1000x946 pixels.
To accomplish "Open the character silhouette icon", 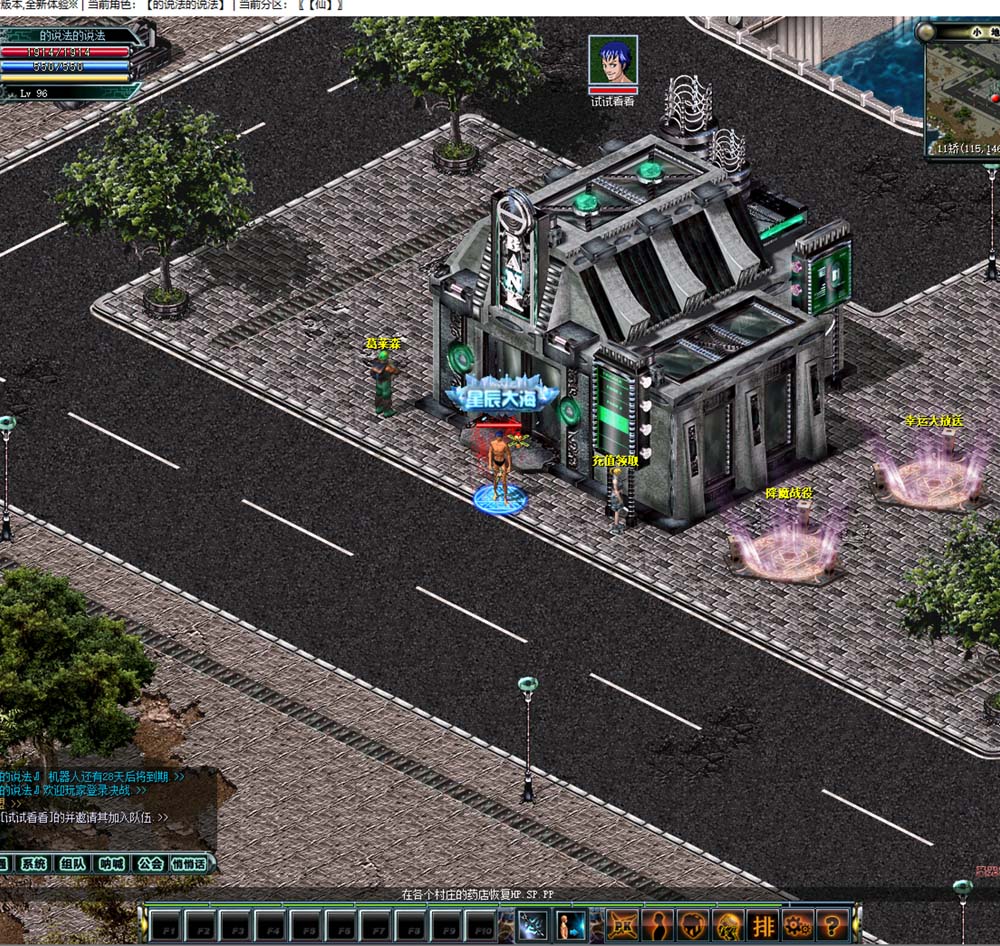I will click(x=658, y=924).
